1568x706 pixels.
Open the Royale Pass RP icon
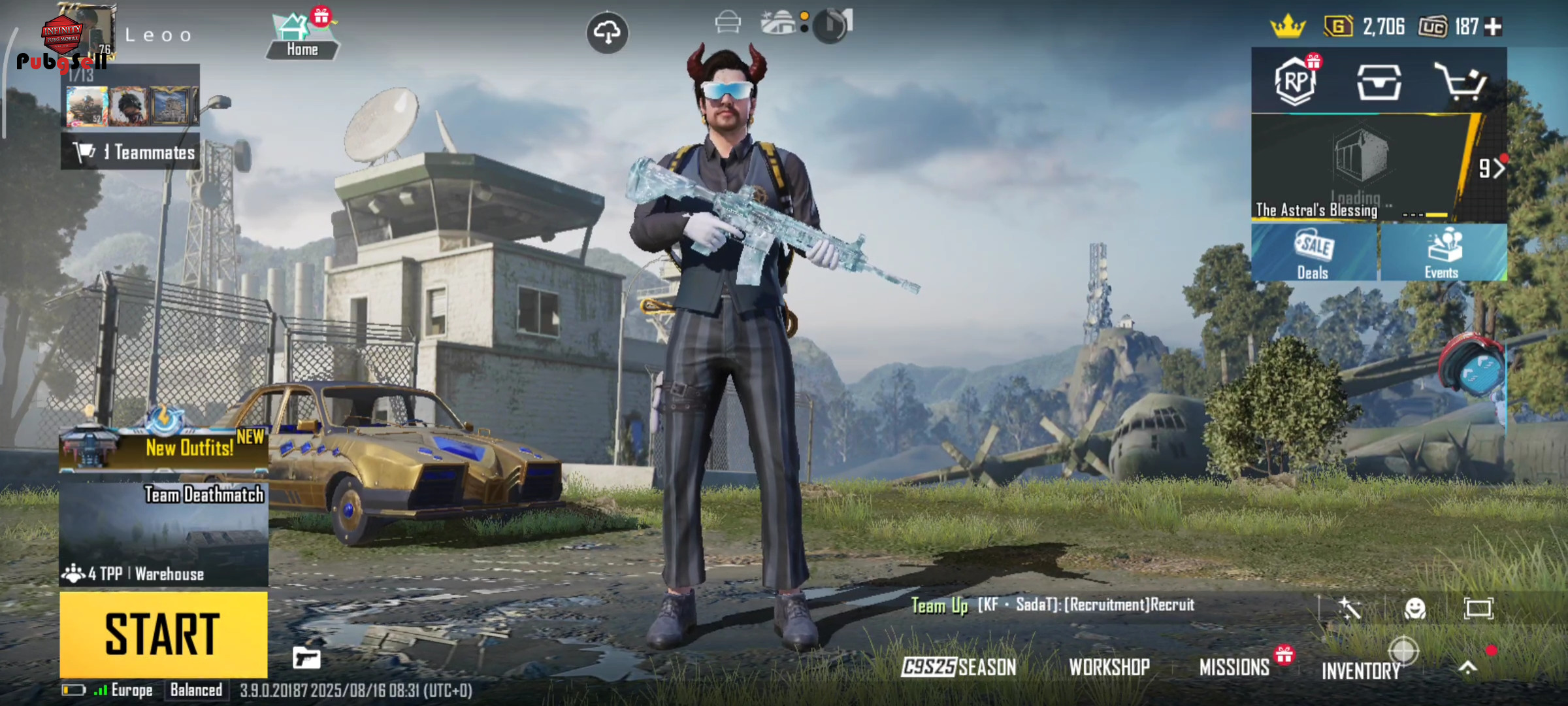click(1296, 82)
